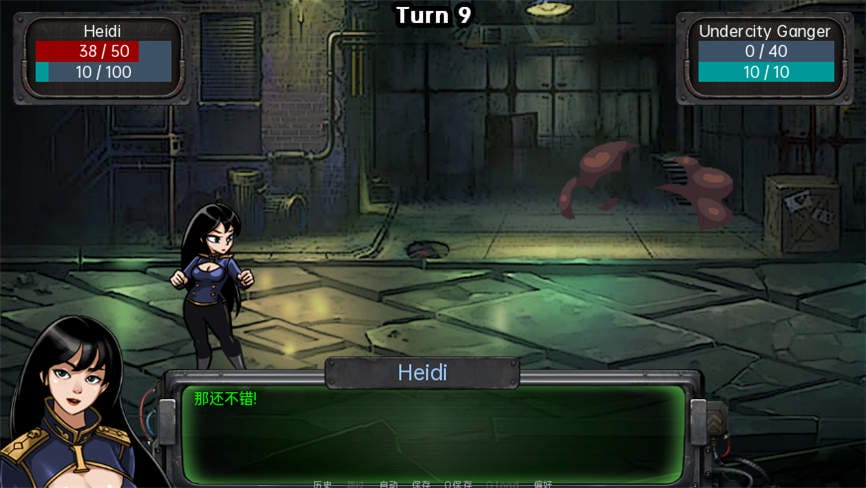Screen dimensions: 866x488
Task: Open the 历史 history log
Action: (x=322, y=484)
